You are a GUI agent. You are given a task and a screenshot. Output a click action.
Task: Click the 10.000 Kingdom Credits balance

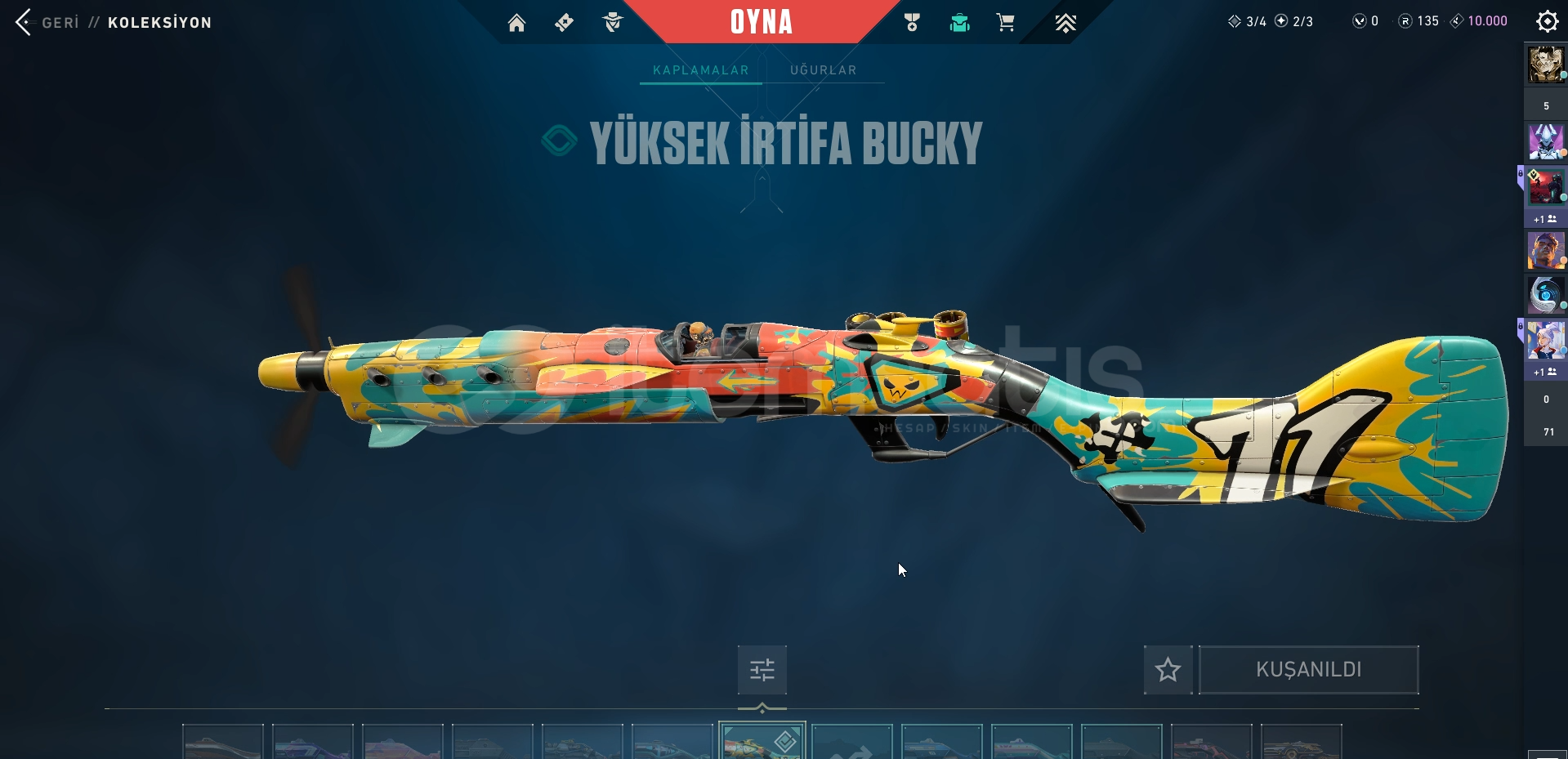point(1479,21)
